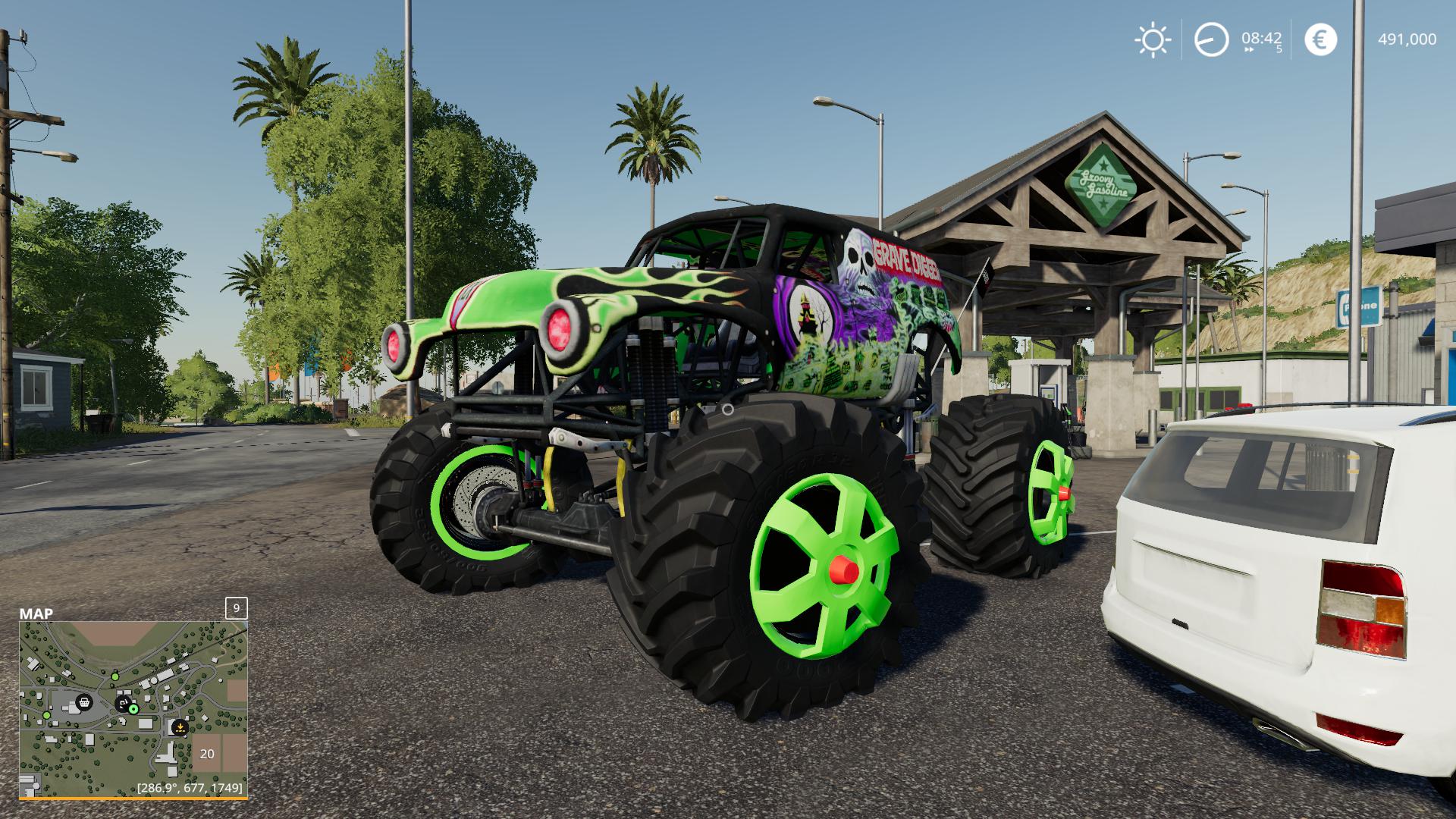1456x819 pixels.
Task: Click field number 20 on the minimap
Action: [207, 753]
